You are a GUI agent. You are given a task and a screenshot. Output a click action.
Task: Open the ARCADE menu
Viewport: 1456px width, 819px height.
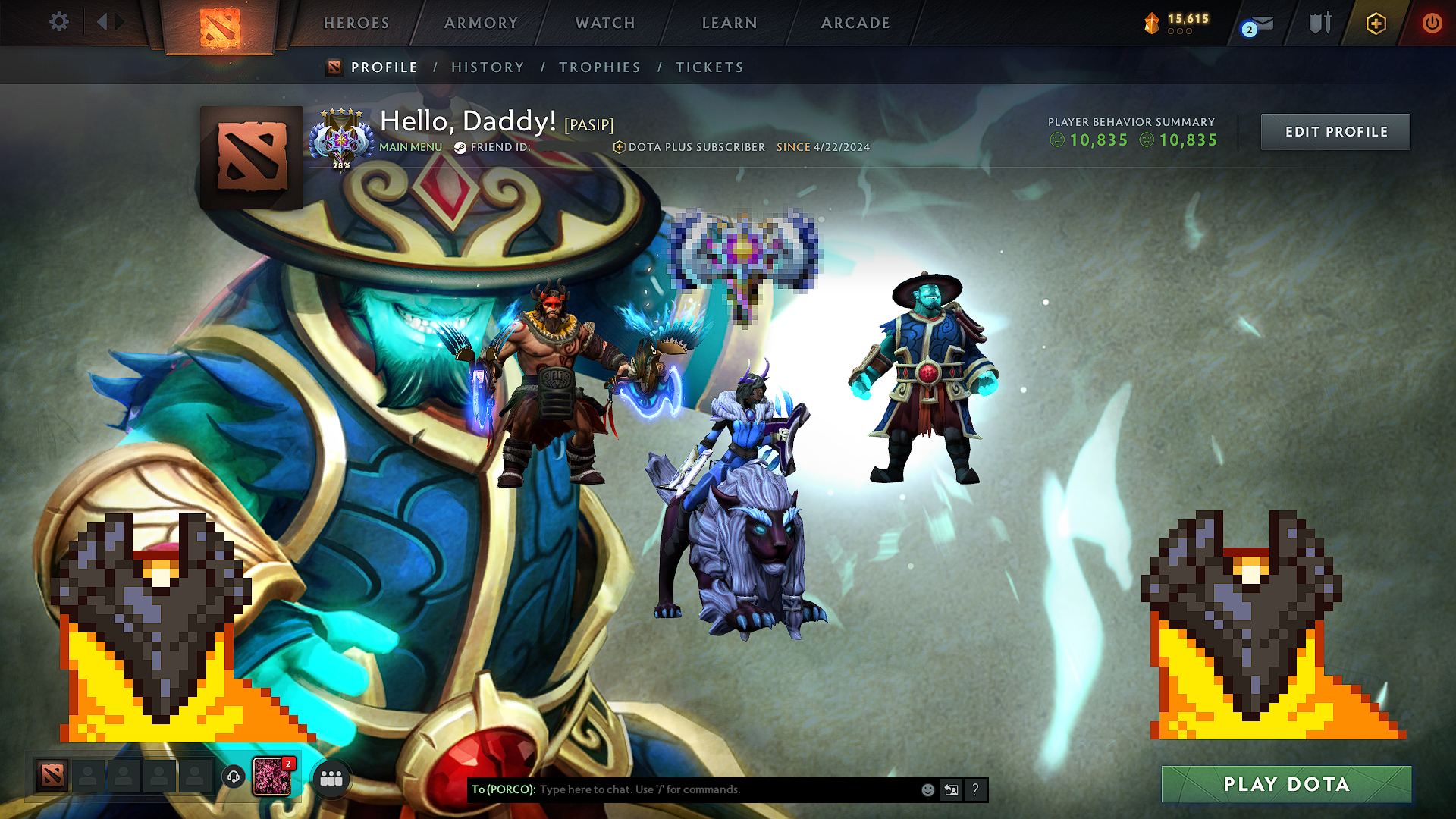(855, 24)
